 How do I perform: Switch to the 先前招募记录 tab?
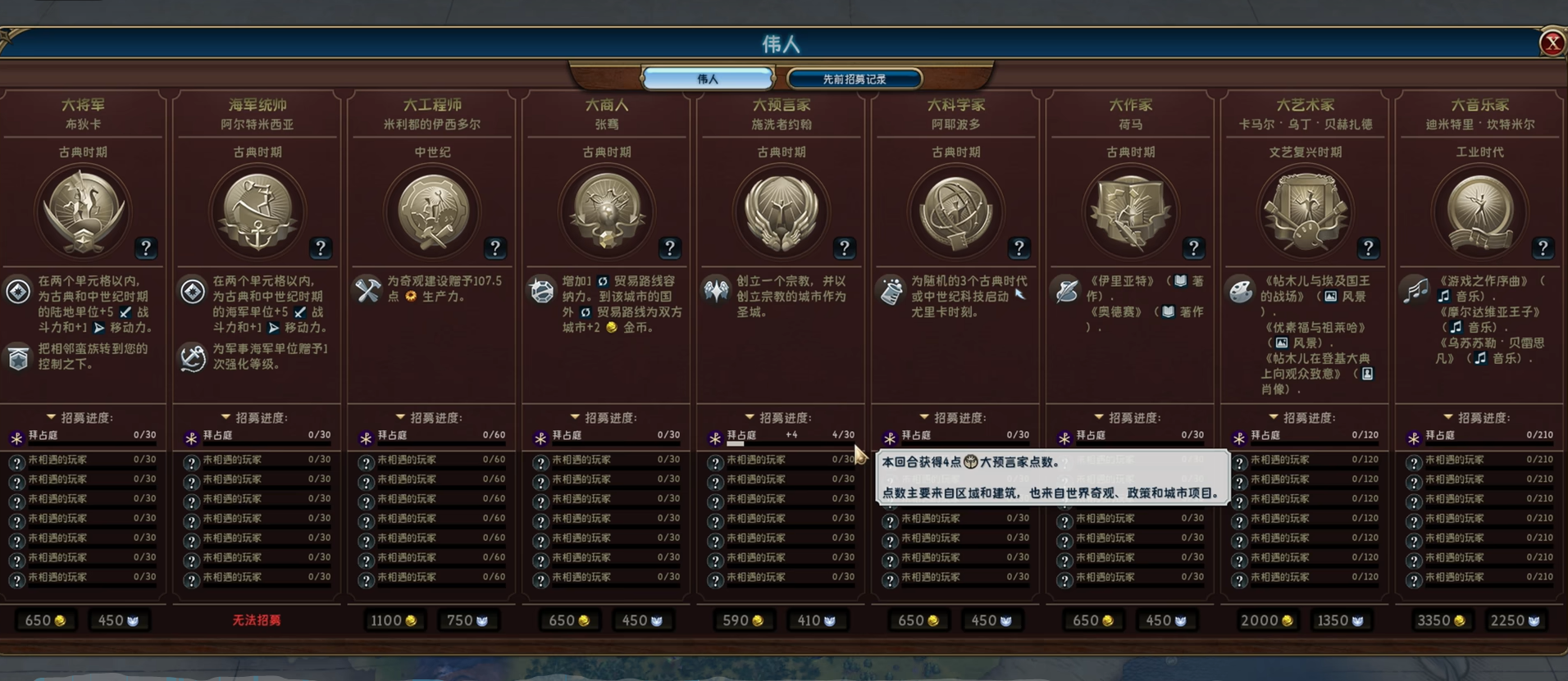(x=853, y=78)
